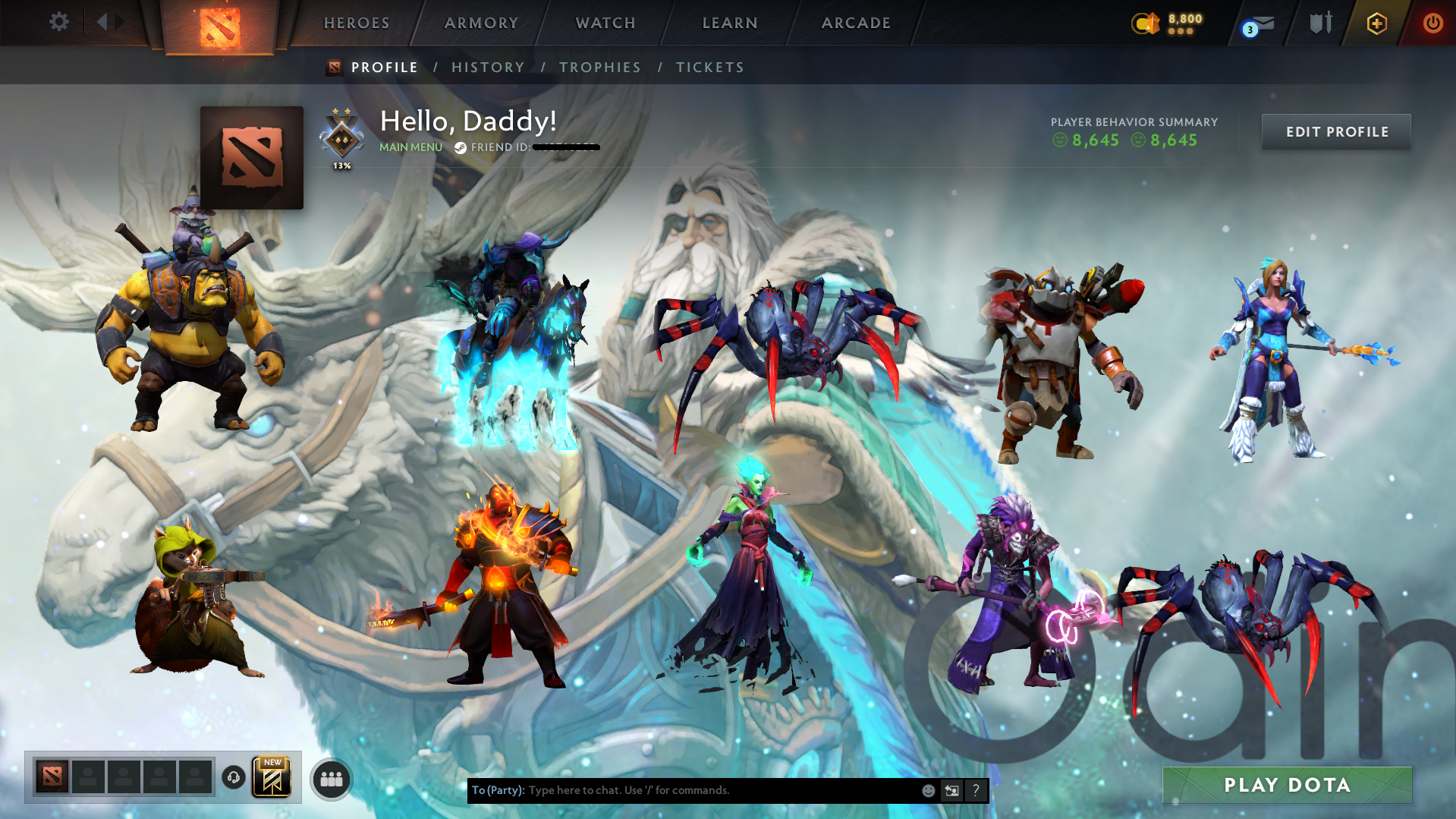Open the ARCADE menu
The height and width of the screenshot is (819, 1456).
[856, 23]
